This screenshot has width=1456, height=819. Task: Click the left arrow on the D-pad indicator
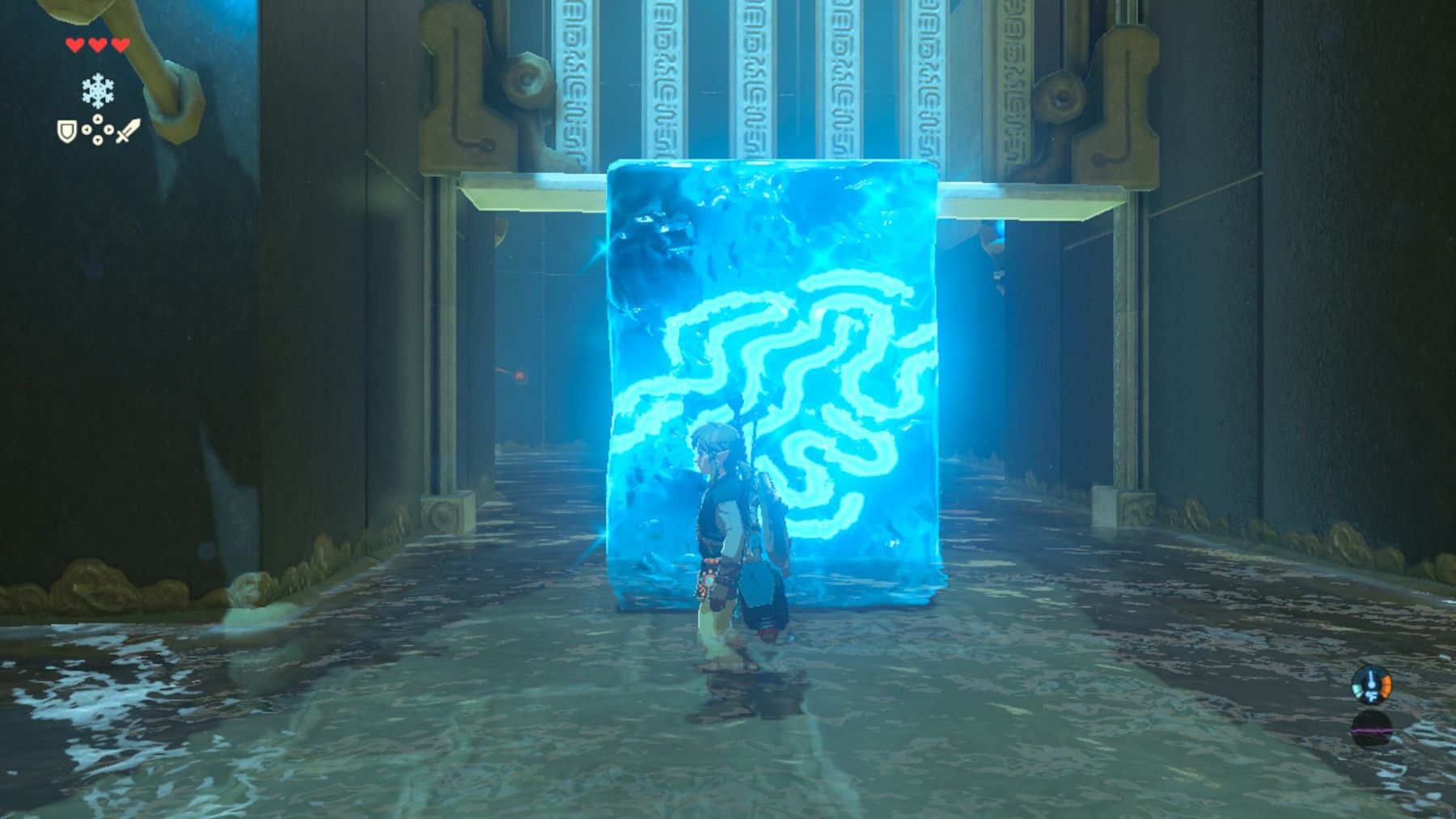pyautogui.click(x=87, y=129)
